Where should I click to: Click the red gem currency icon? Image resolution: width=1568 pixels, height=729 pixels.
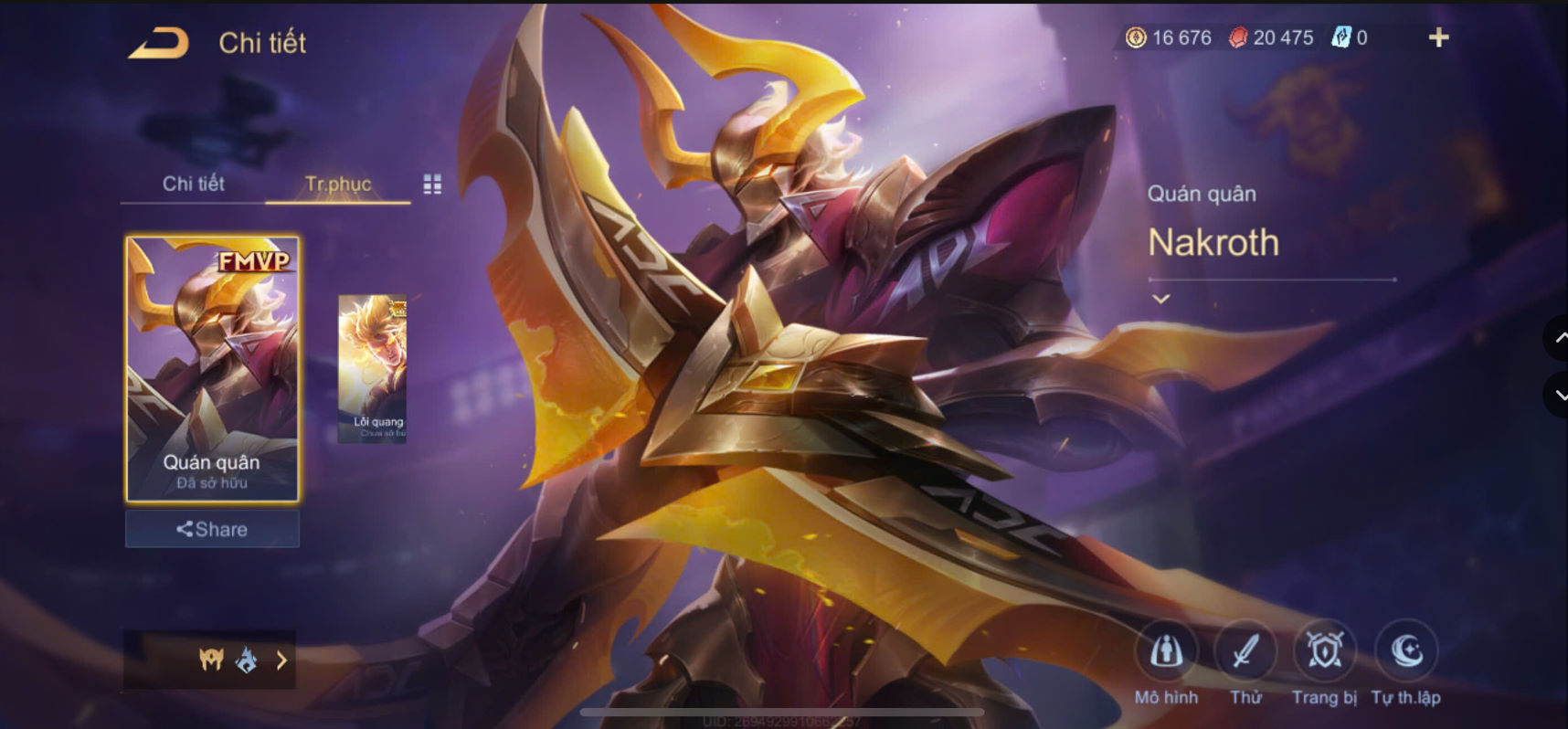click(1240, 37)
